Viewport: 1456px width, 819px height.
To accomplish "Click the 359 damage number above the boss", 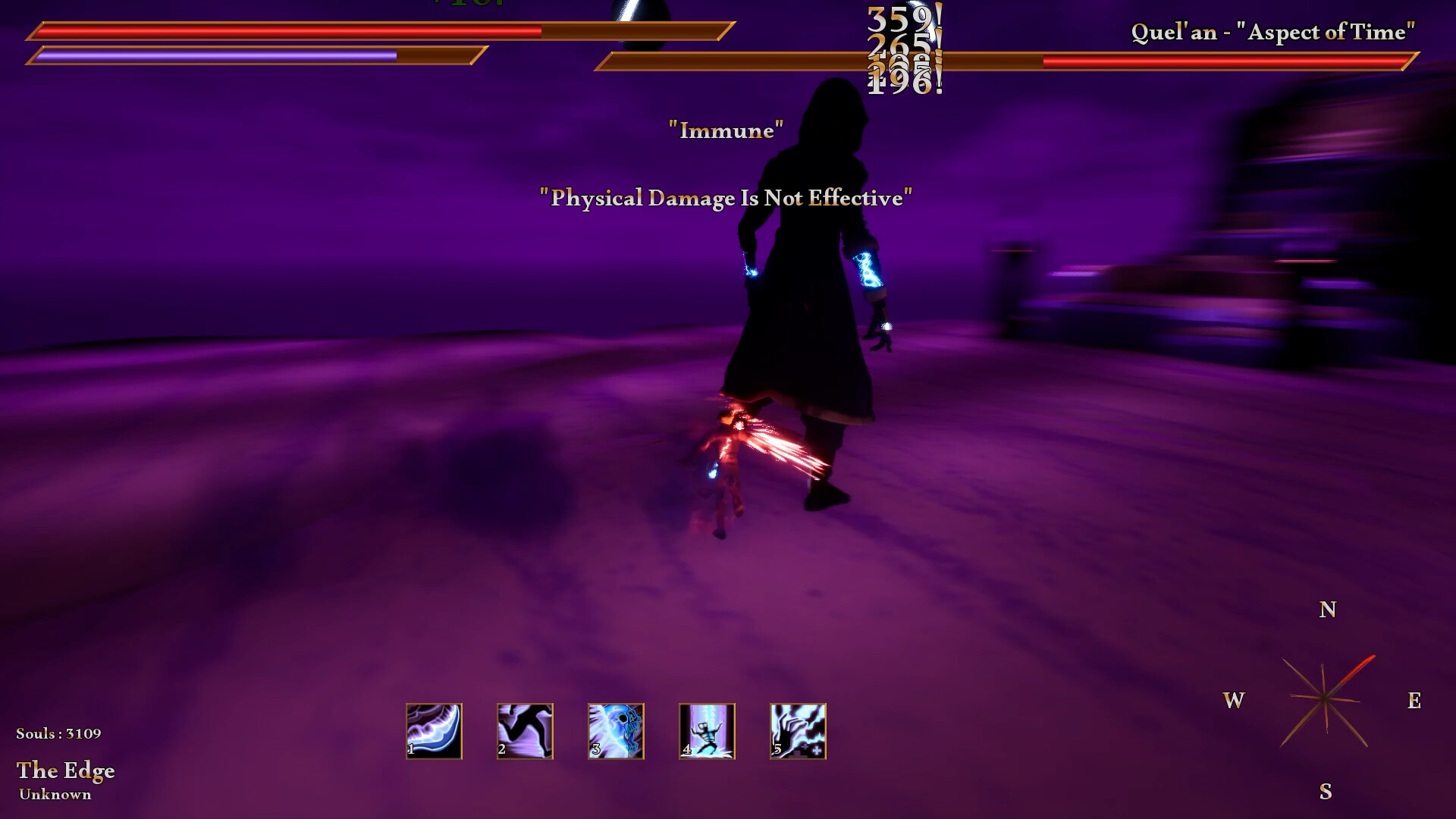I will pyautogui.click(x=902, y=19).
